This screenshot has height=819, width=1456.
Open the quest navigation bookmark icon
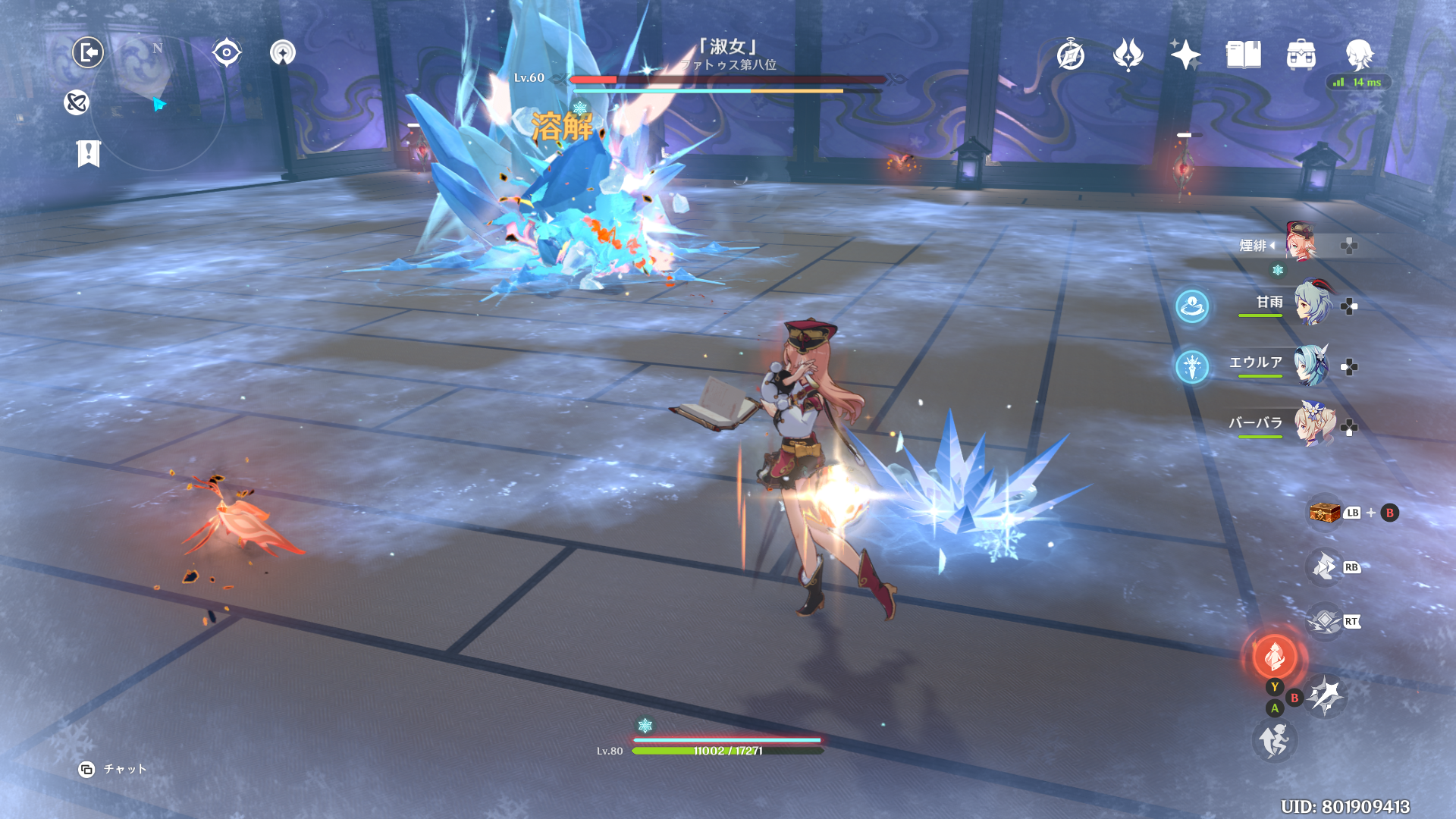coord(89,153)
